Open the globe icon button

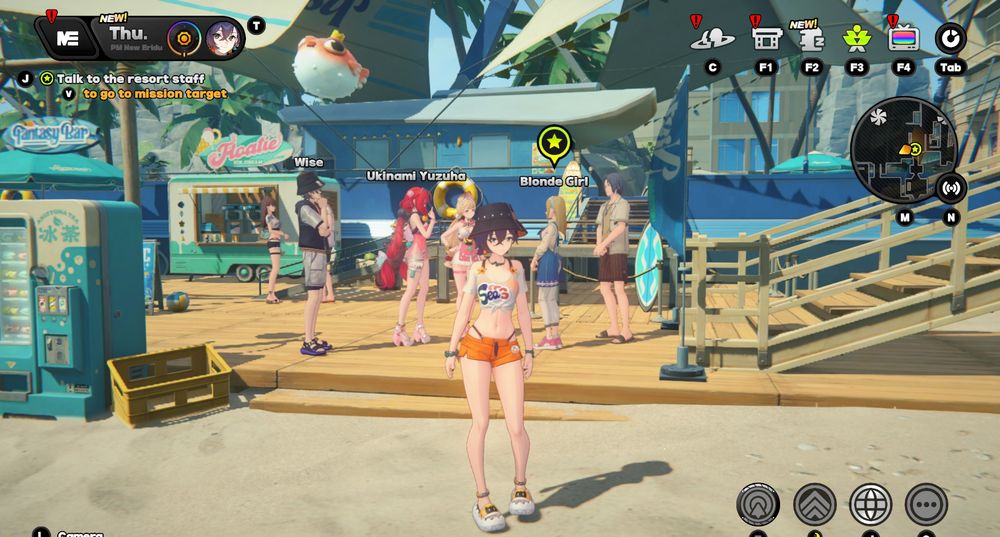coord(870,503)
